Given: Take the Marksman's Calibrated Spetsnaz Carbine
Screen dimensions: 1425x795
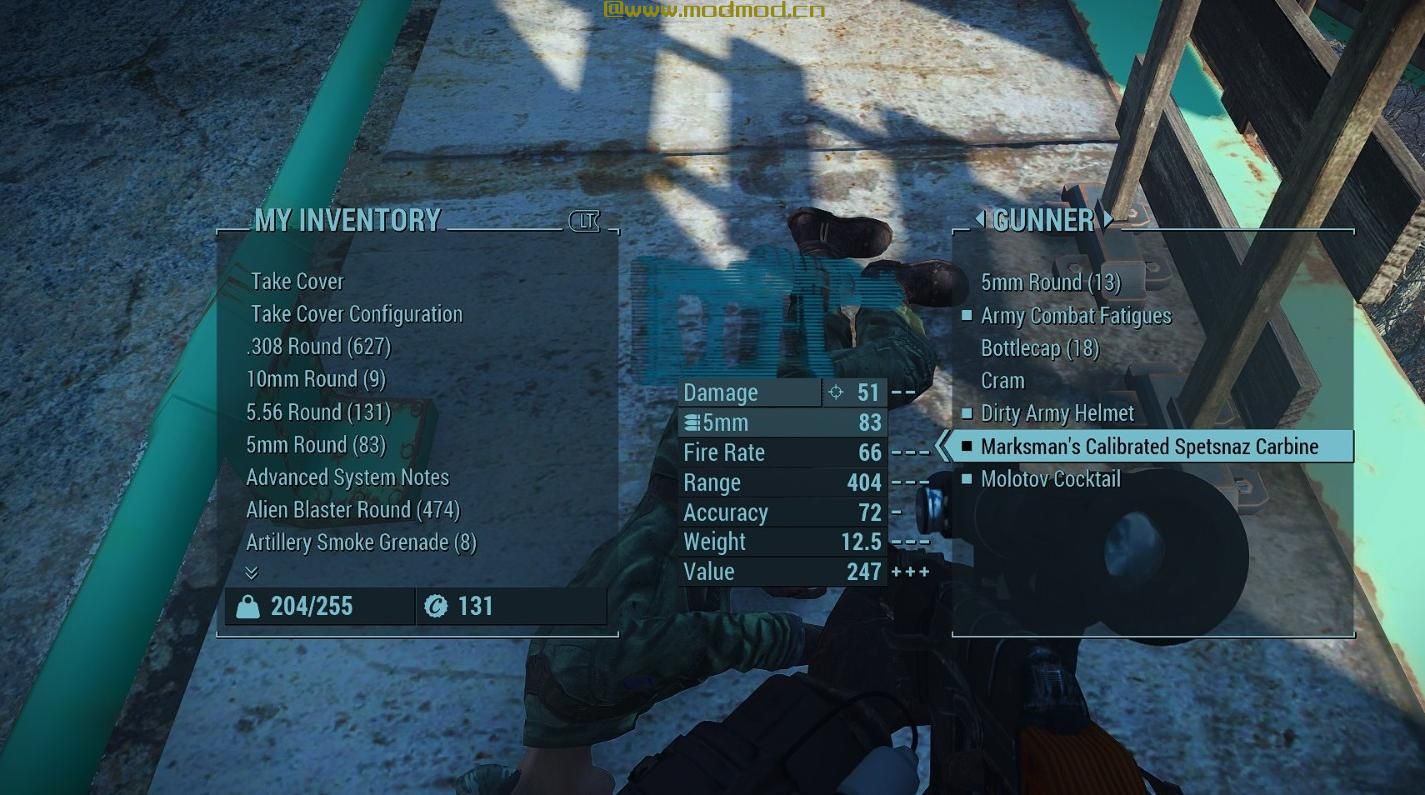Looking at the screenshot, I should [x=1149, y=446].
